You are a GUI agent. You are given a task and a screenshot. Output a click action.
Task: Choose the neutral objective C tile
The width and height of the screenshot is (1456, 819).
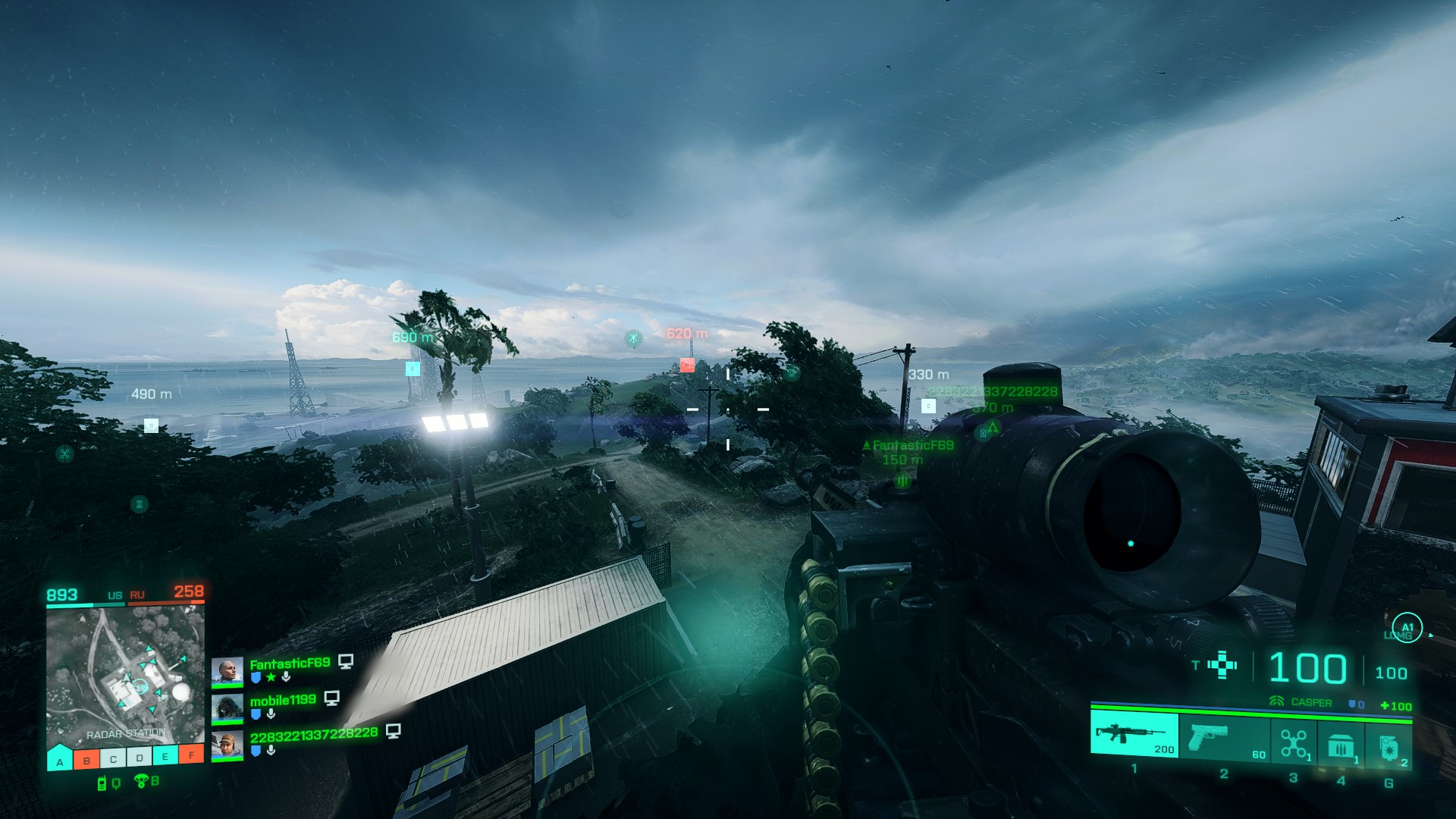[113, 758]
